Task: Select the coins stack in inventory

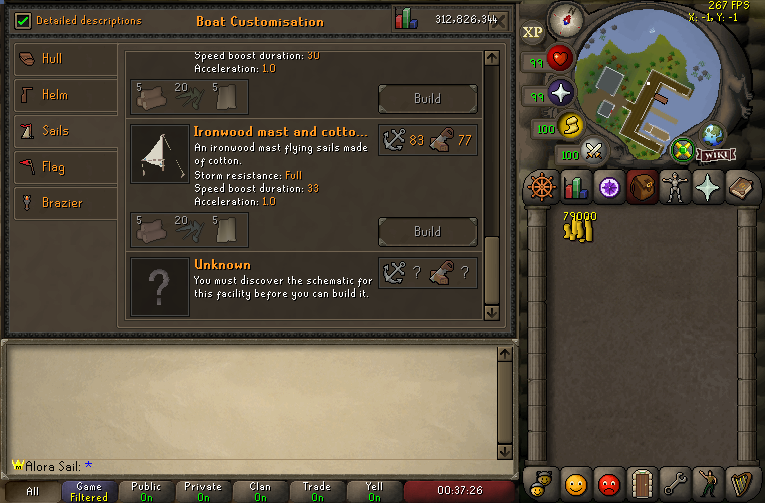Action: click(x=579, y=226)
